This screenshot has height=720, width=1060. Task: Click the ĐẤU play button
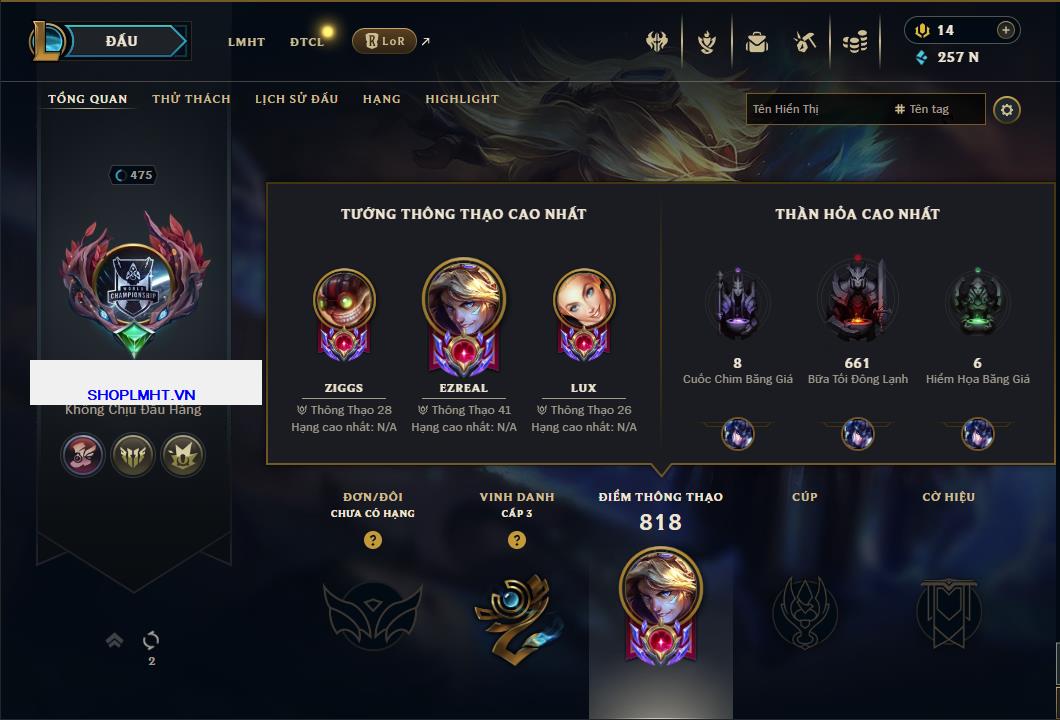121,41
